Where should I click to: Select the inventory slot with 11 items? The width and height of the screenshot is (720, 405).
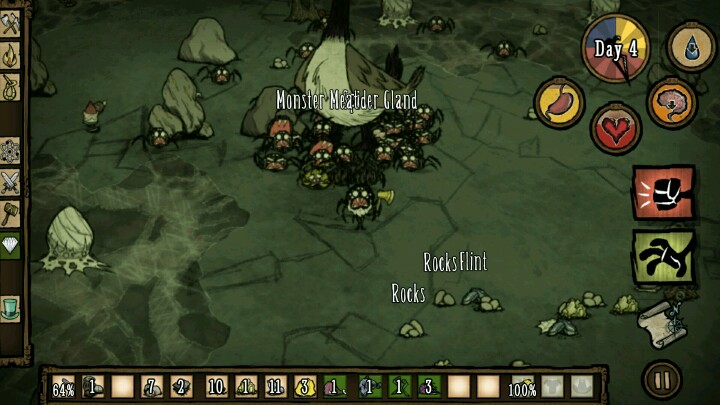point(275,386)
